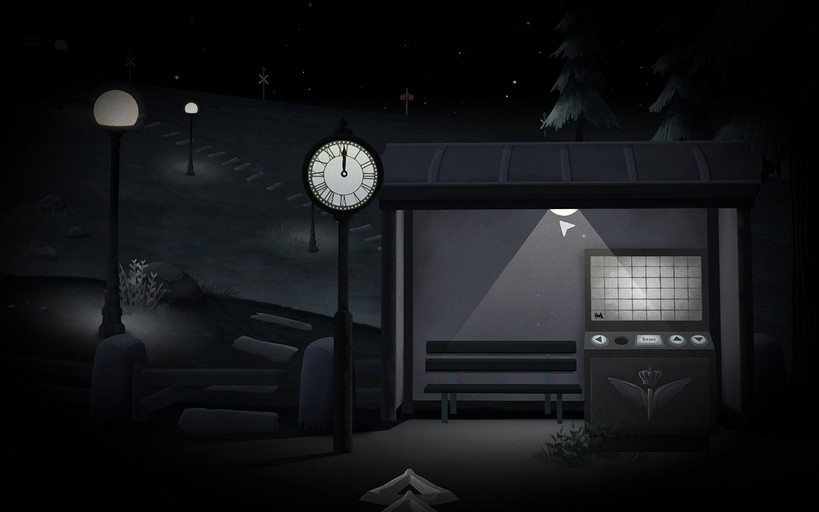Viewport: 819px width, 512px height.
Task: Click the navigation arrow at the bottom
Action: coord(409,488)
